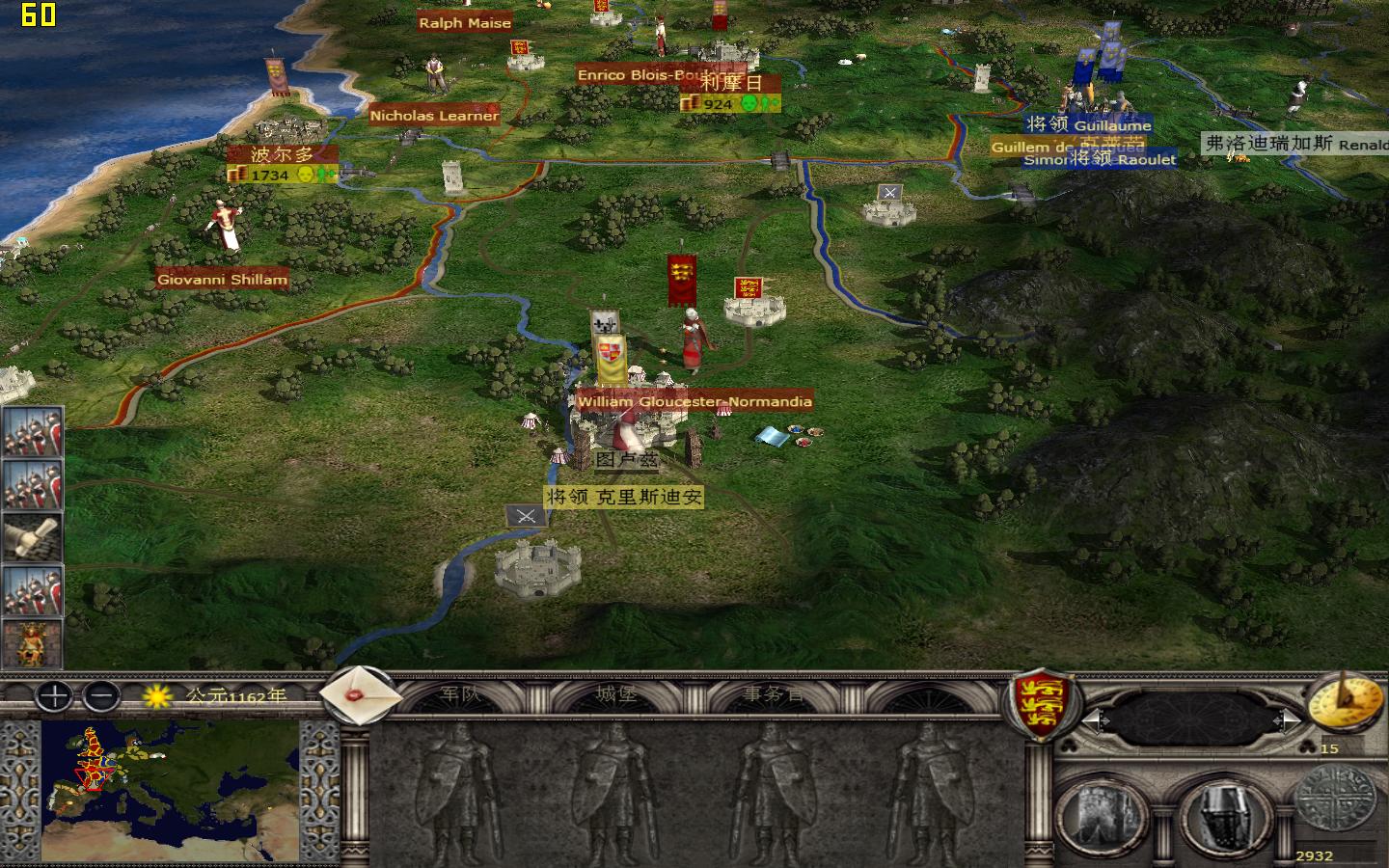This screenshot has width=1389, height=868.
Task: Click the sundial end-turn button
Action: click(1347, 702)
